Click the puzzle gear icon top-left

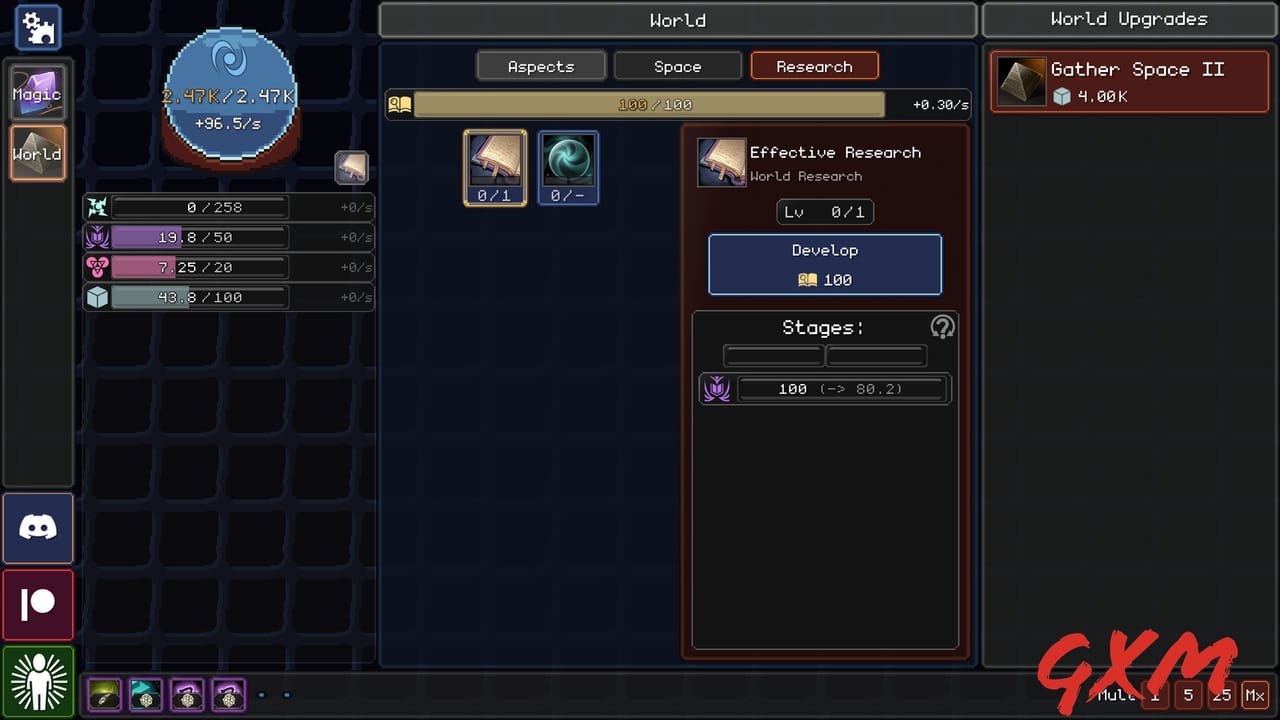click(37, 28)
